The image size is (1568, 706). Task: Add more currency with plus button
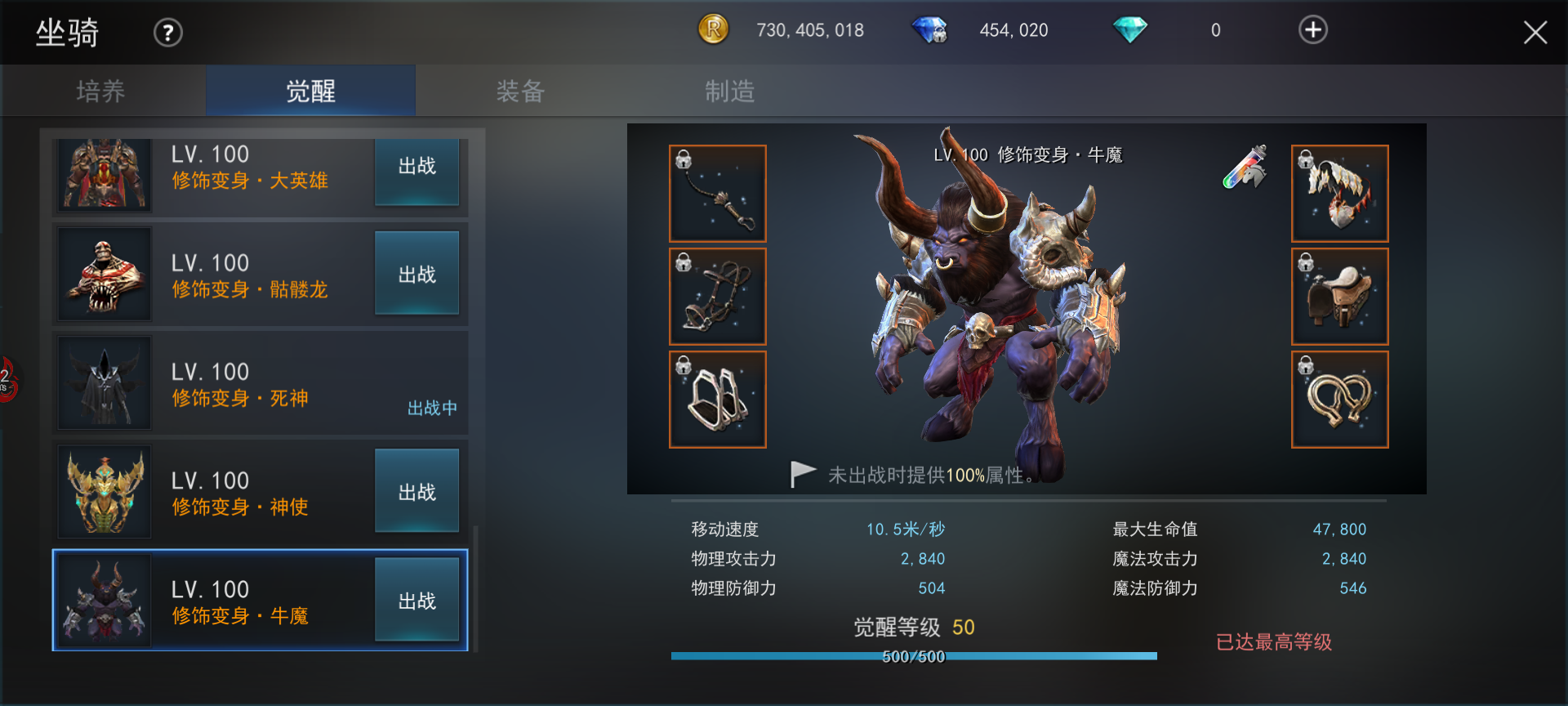[x=1312, y=30]
